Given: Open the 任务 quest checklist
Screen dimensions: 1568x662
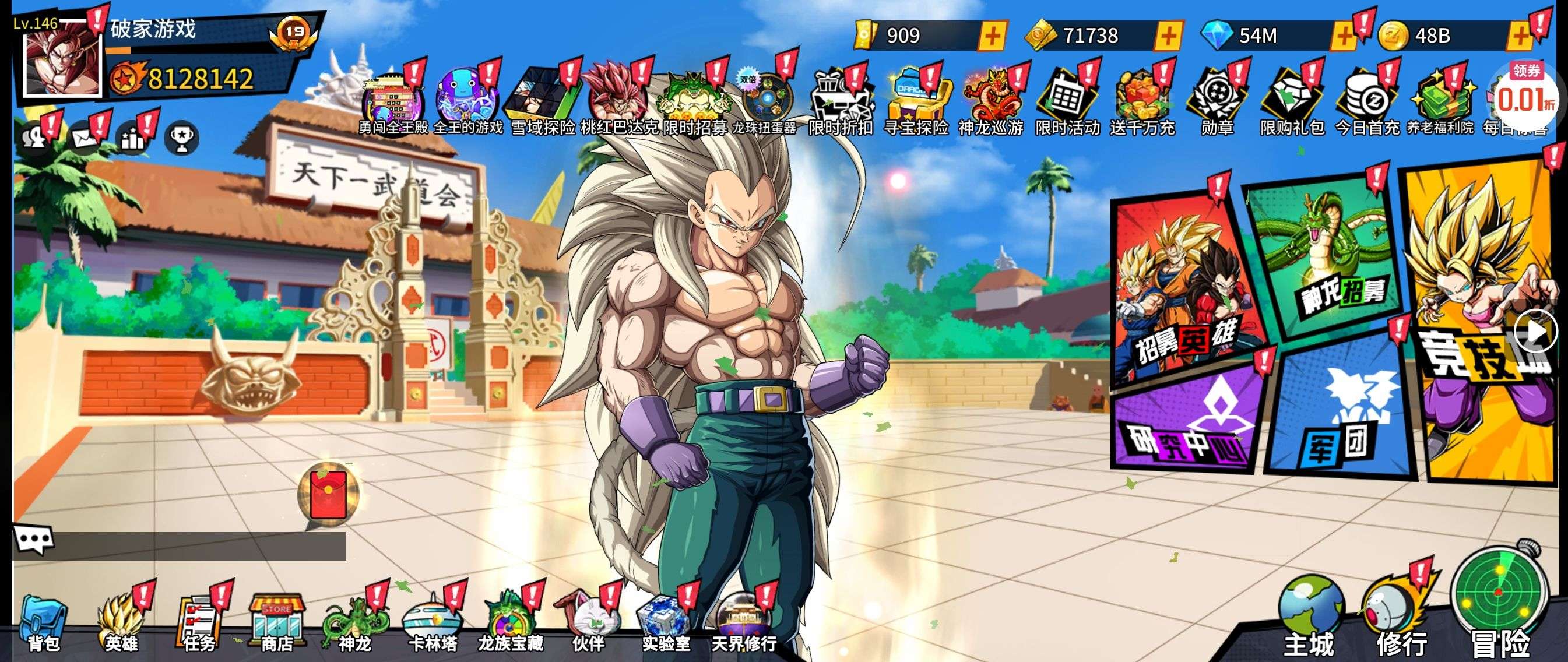Looking at the screenshot, I should coord(198,624).
